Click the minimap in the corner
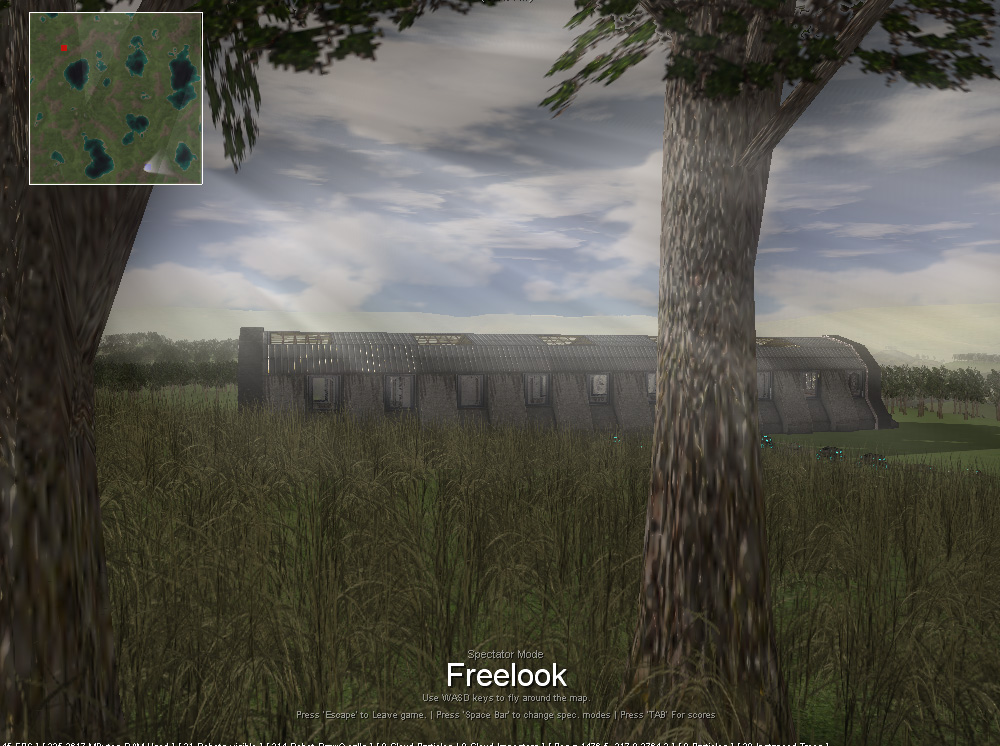Screen dimensions: 1000x746 click(116, 98)
